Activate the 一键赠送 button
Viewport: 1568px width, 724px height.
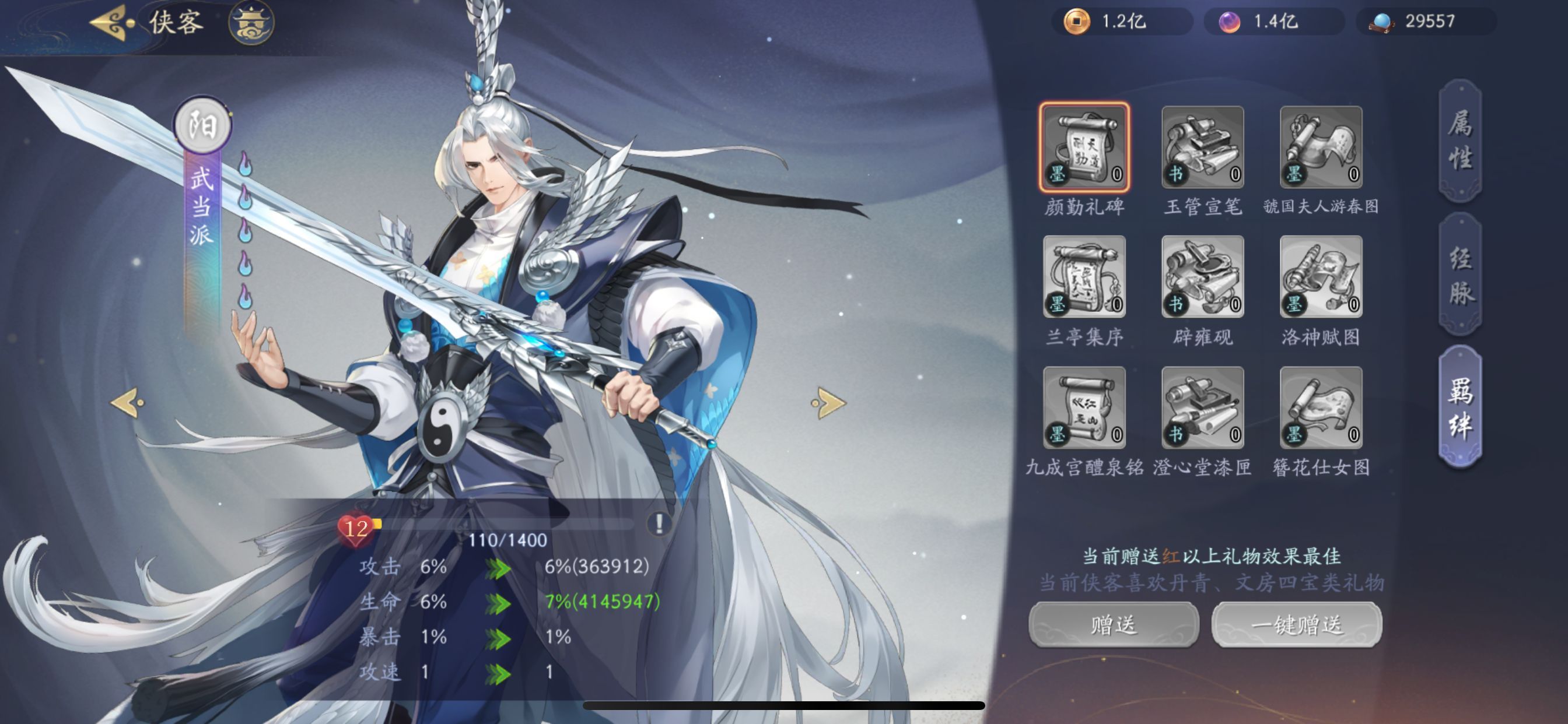(1297, 625)
